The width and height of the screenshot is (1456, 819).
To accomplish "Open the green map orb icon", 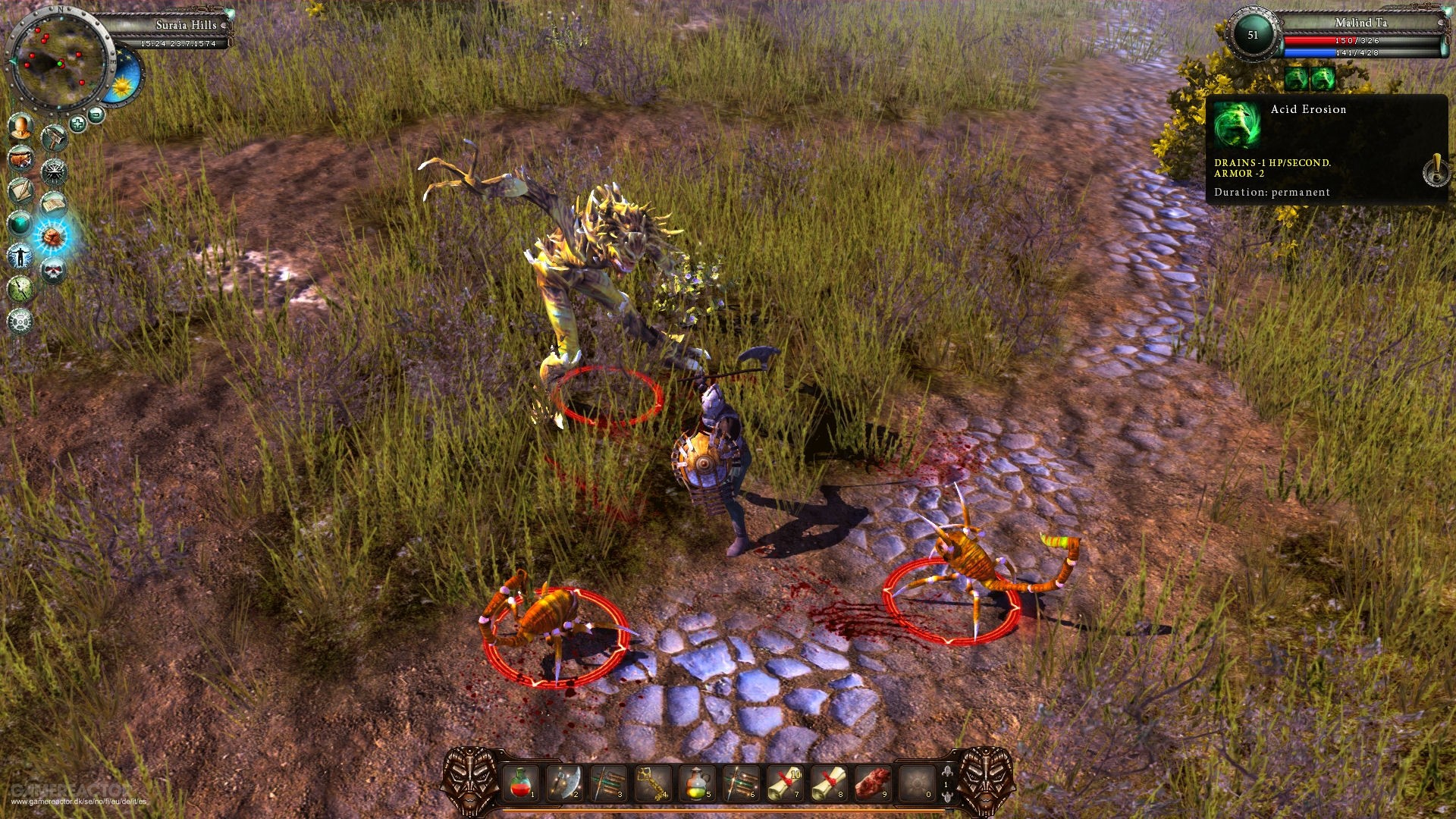I will tap(20, 224).
